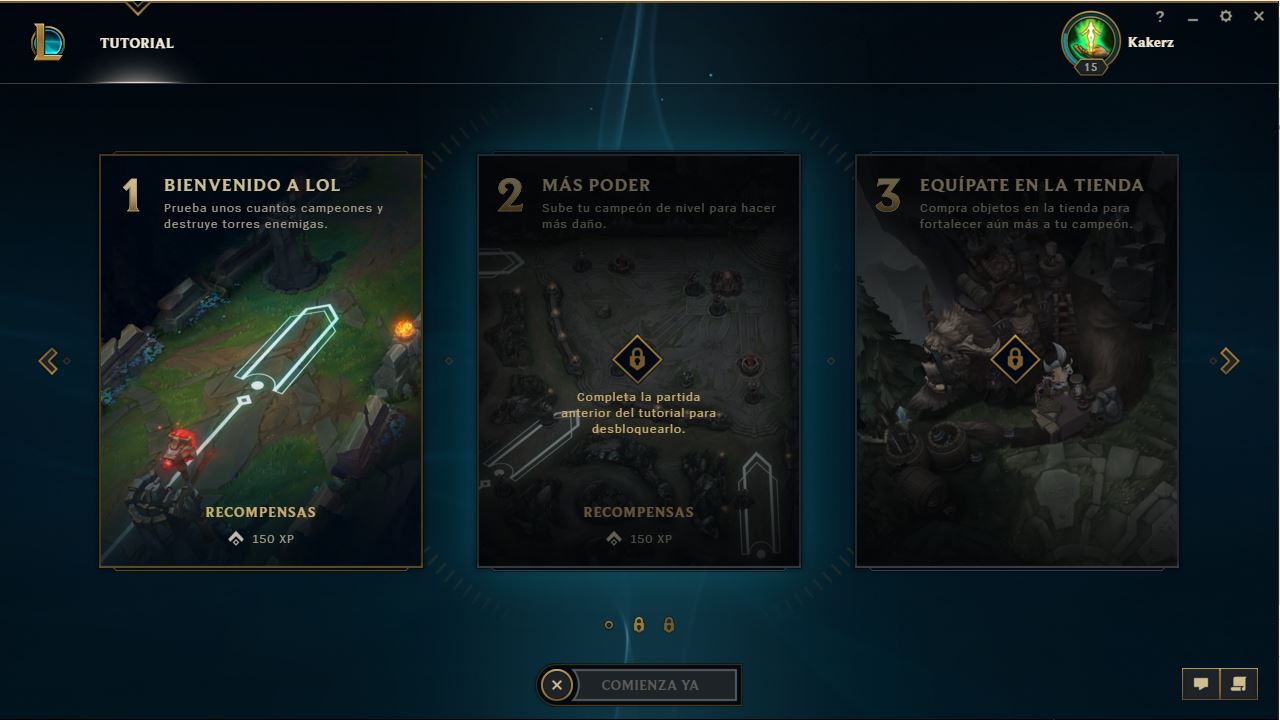Switch to the TUTORIAL tab

pyautogui.click(x=136, y=43)
